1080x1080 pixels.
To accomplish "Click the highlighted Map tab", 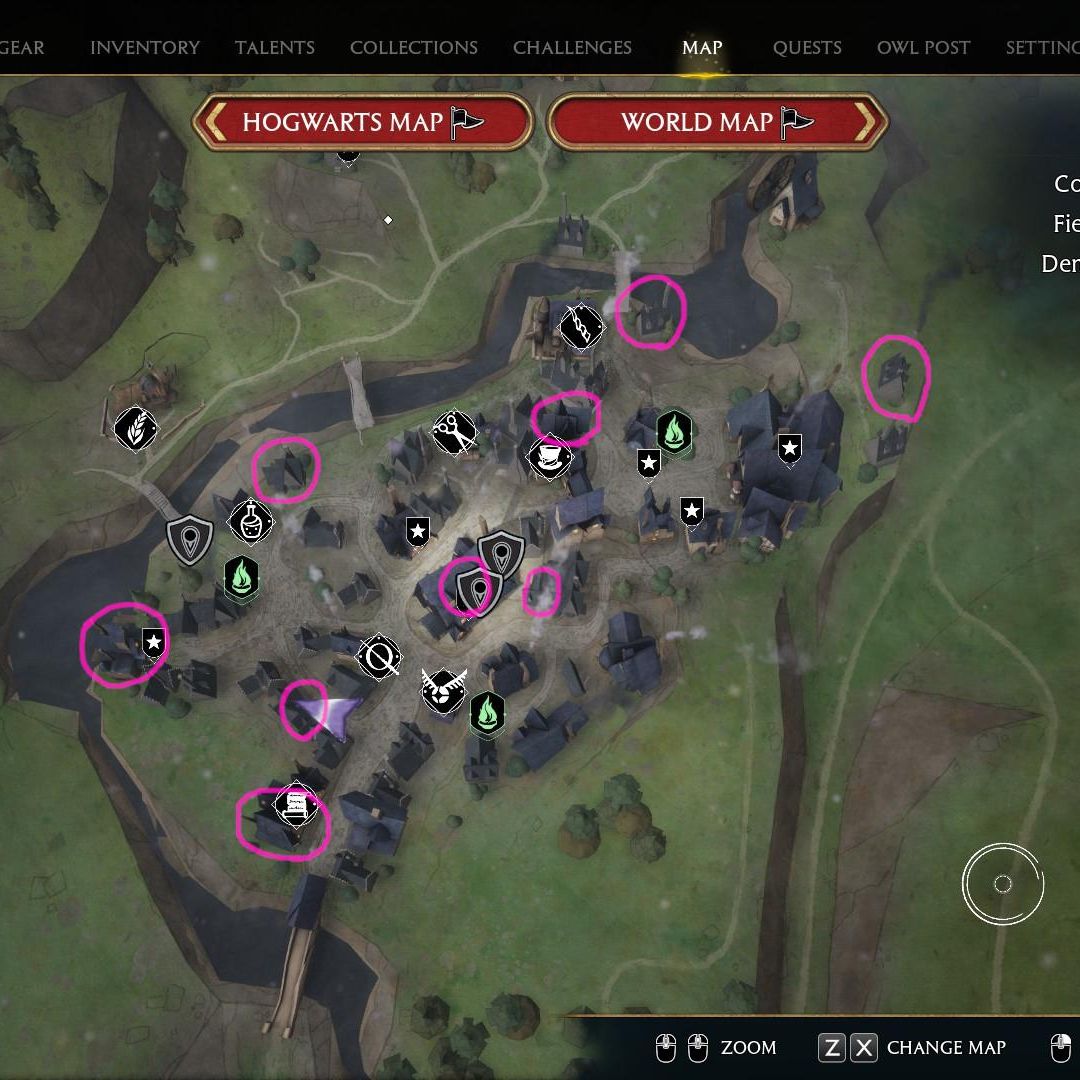I will [702, 47].
